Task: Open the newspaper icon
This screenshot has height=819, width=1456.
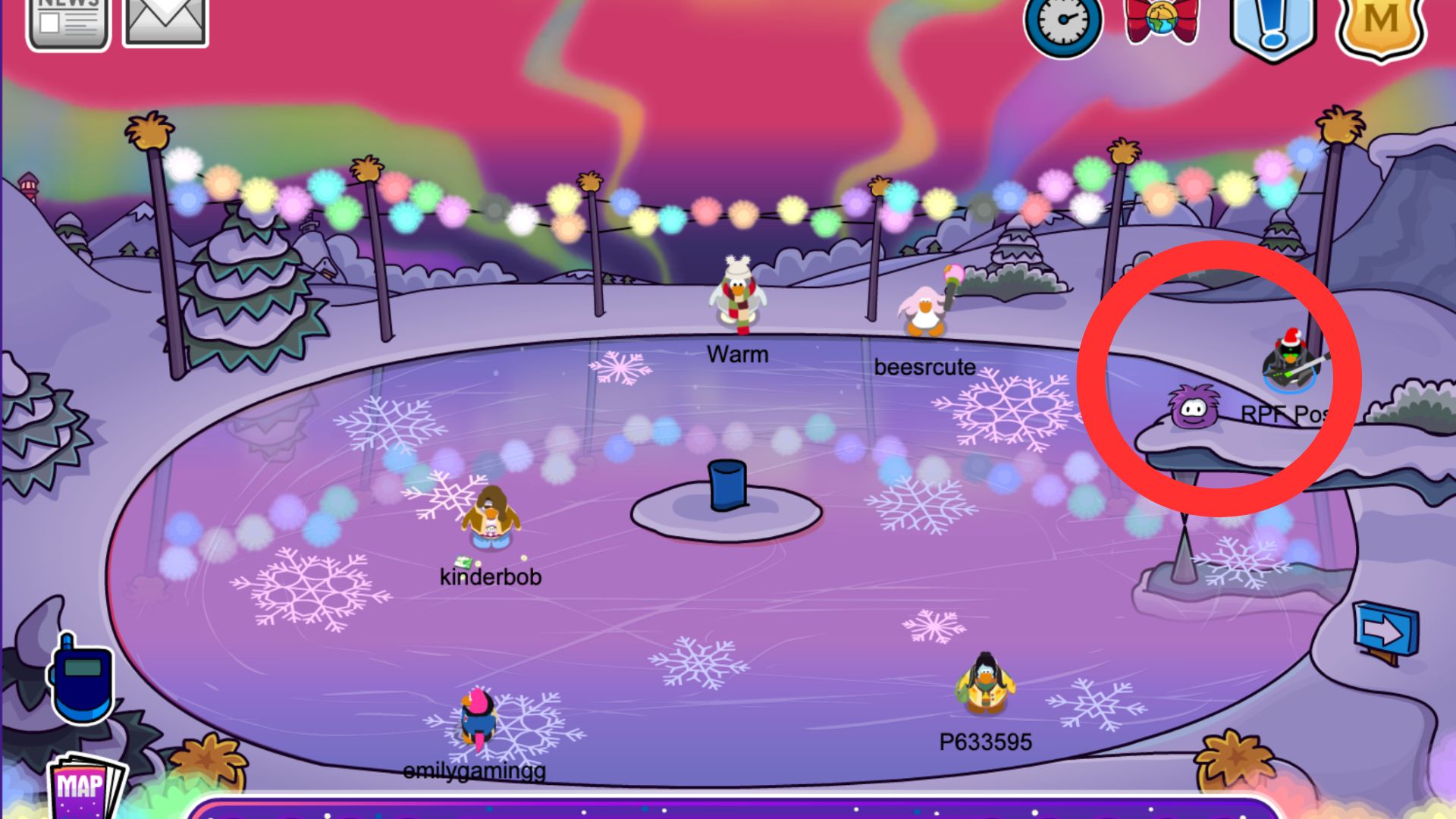Action: 67,23
